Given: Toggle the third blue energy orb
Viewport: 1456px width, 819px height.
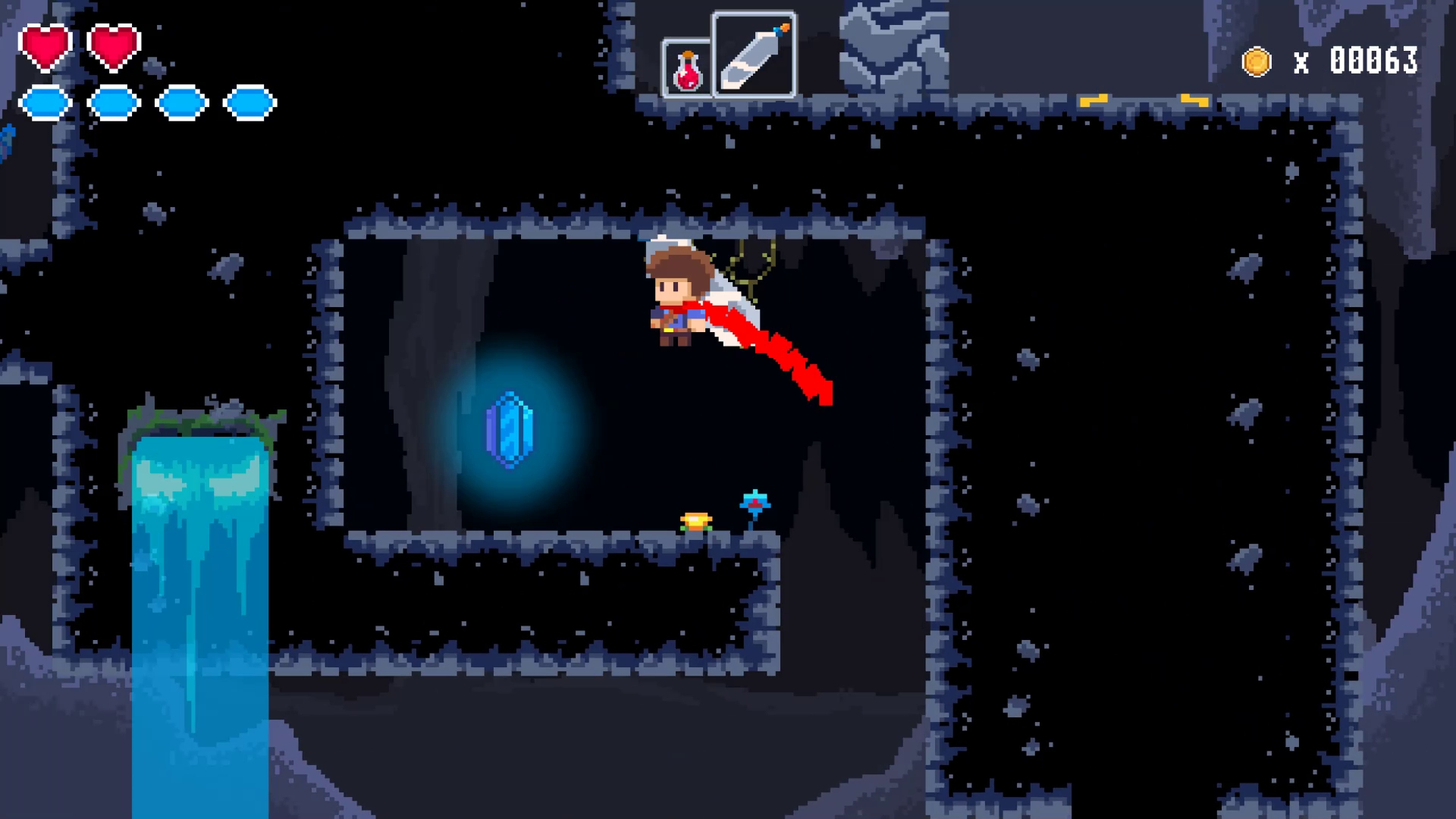Looking at the screenshot, I should pos(182,102).
